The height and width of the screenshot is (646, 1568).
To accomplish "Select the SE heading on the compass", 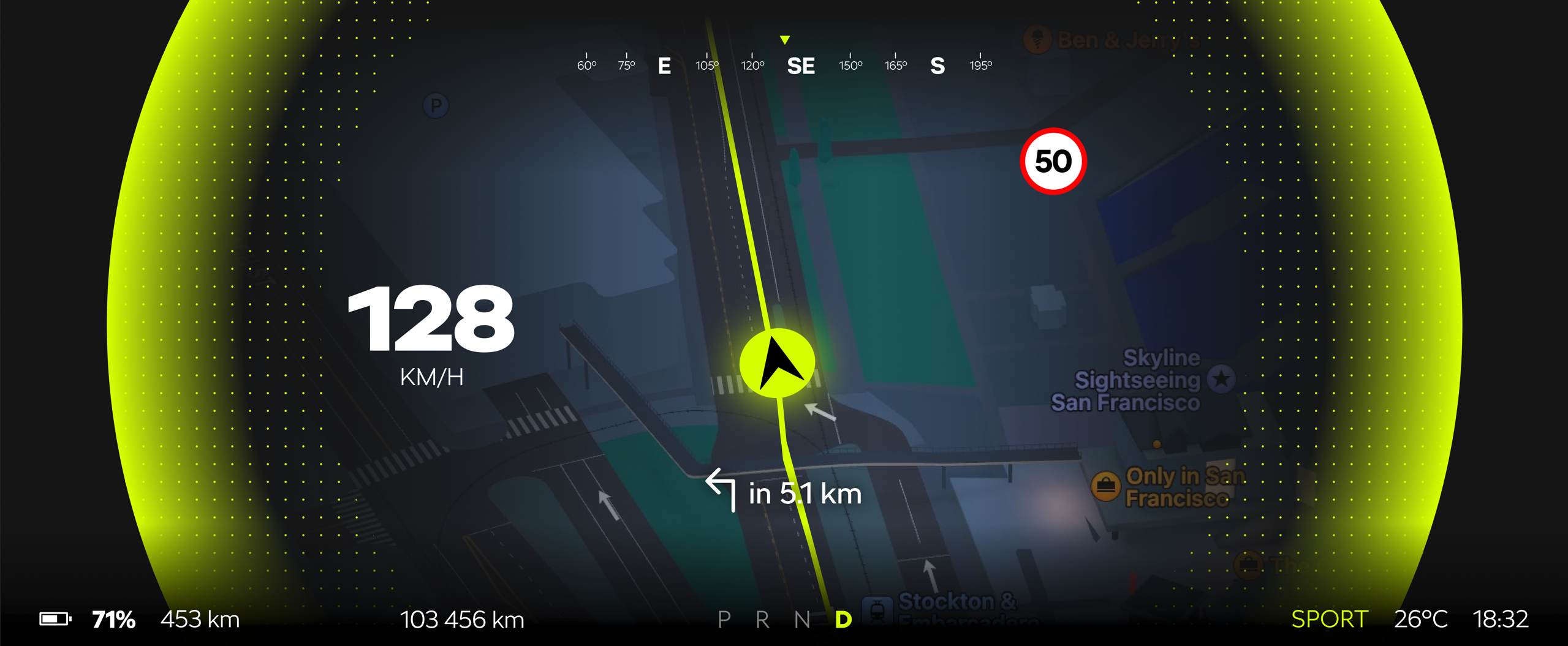I will click(x=800, y=66).
